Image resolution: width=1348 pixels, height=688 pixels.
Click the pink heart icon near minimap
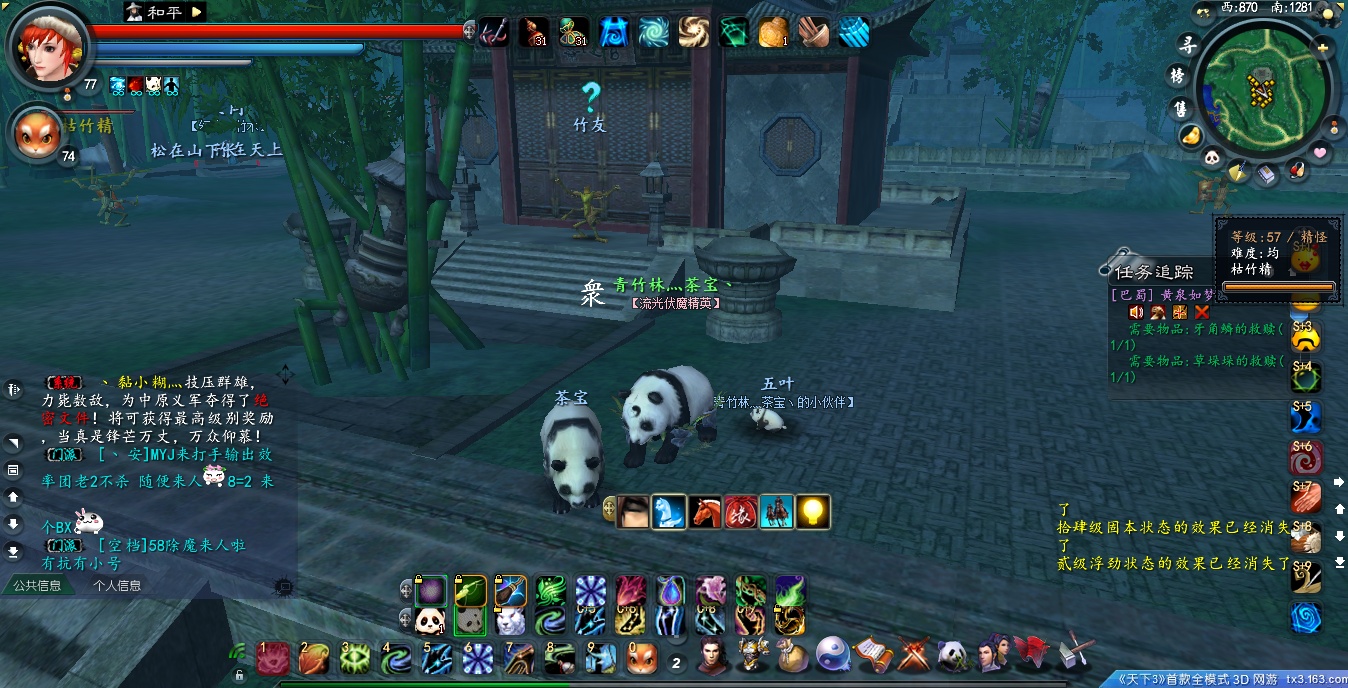1320,153
